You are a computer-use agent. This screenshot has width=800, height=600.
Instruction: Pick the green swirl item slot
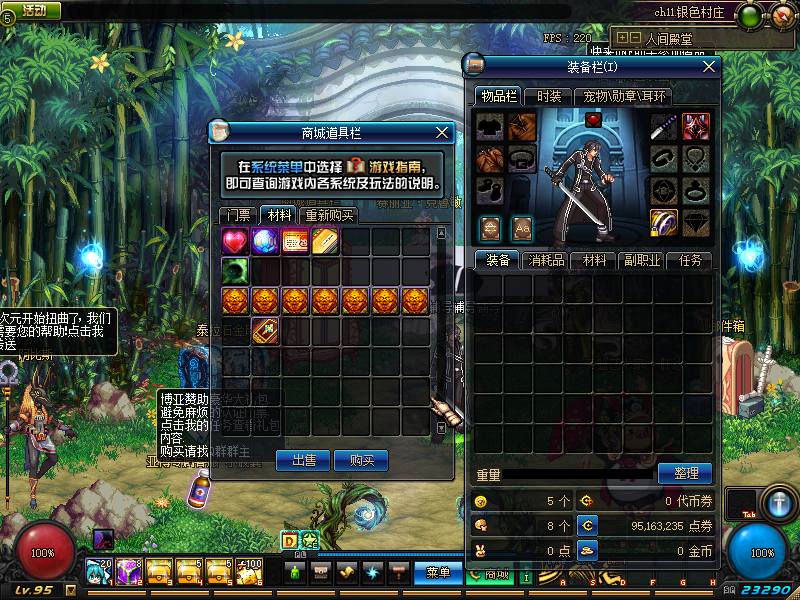coord(235,270)
